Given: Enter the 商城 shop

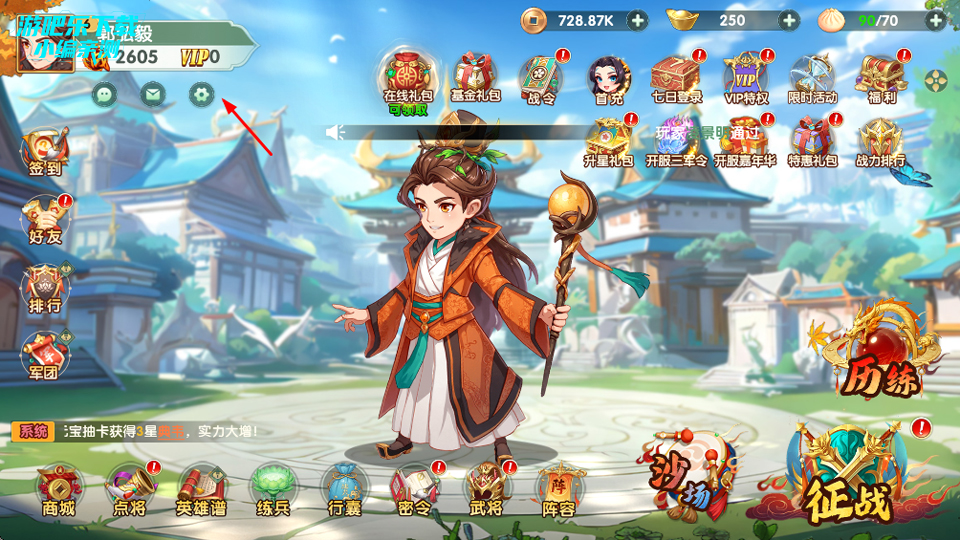Looking at the screenshot, I should 59,489.
